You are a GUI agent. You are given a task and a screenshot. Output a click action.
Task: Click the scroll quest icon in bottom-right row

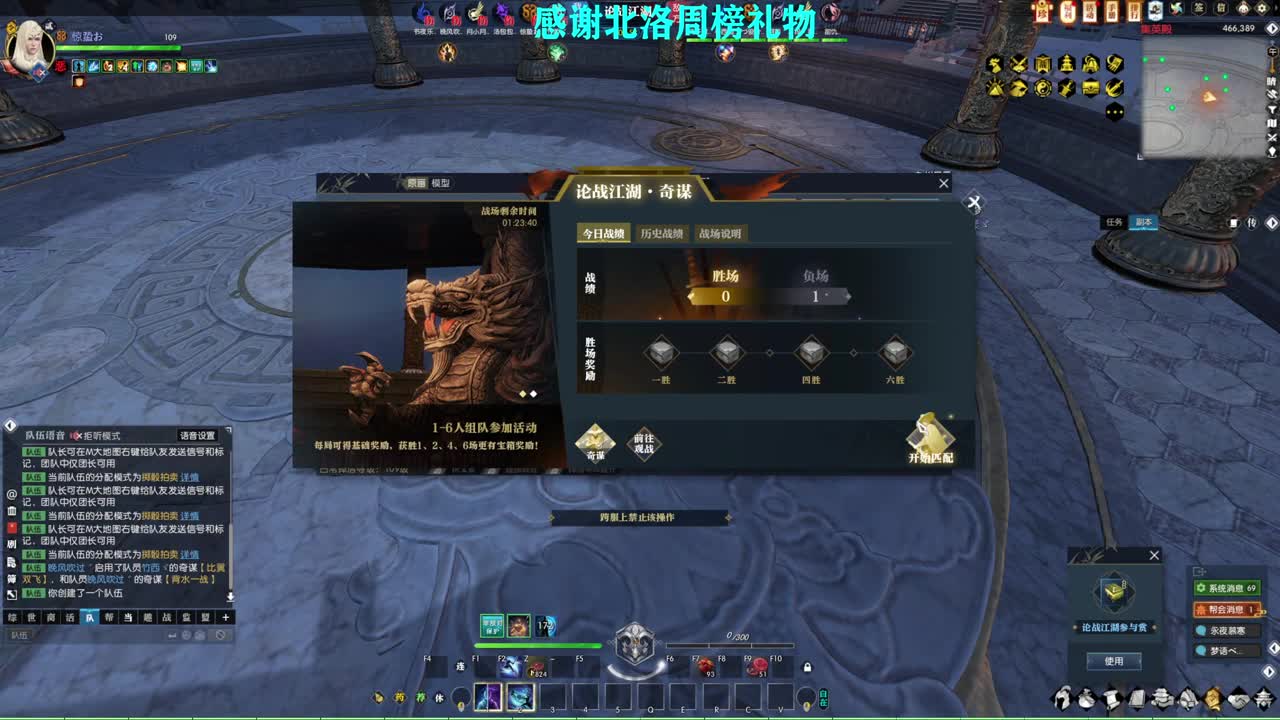pos(1111,701)
